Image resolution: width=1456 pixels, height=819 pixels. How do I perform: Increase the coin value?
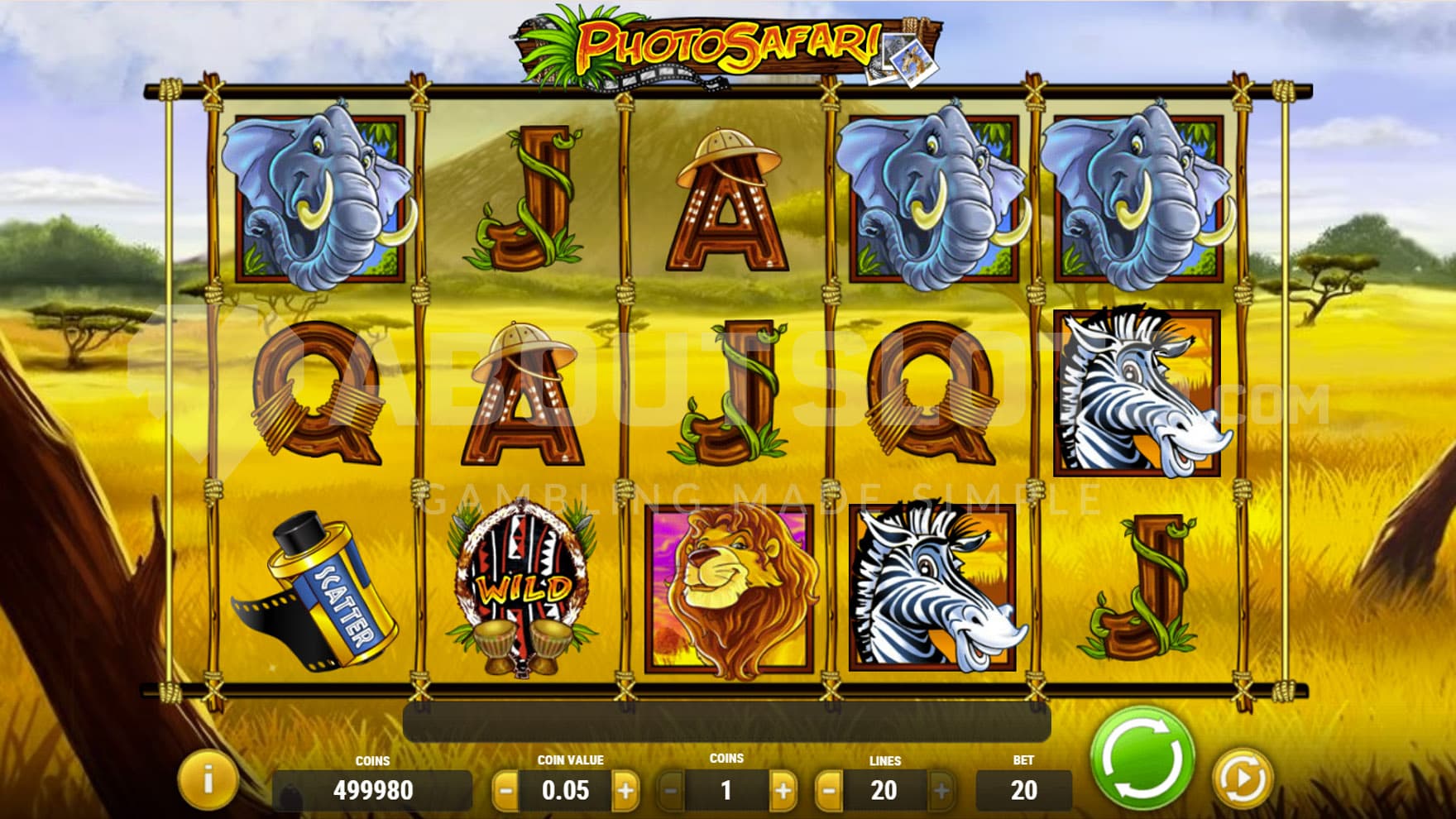point(625,792)
